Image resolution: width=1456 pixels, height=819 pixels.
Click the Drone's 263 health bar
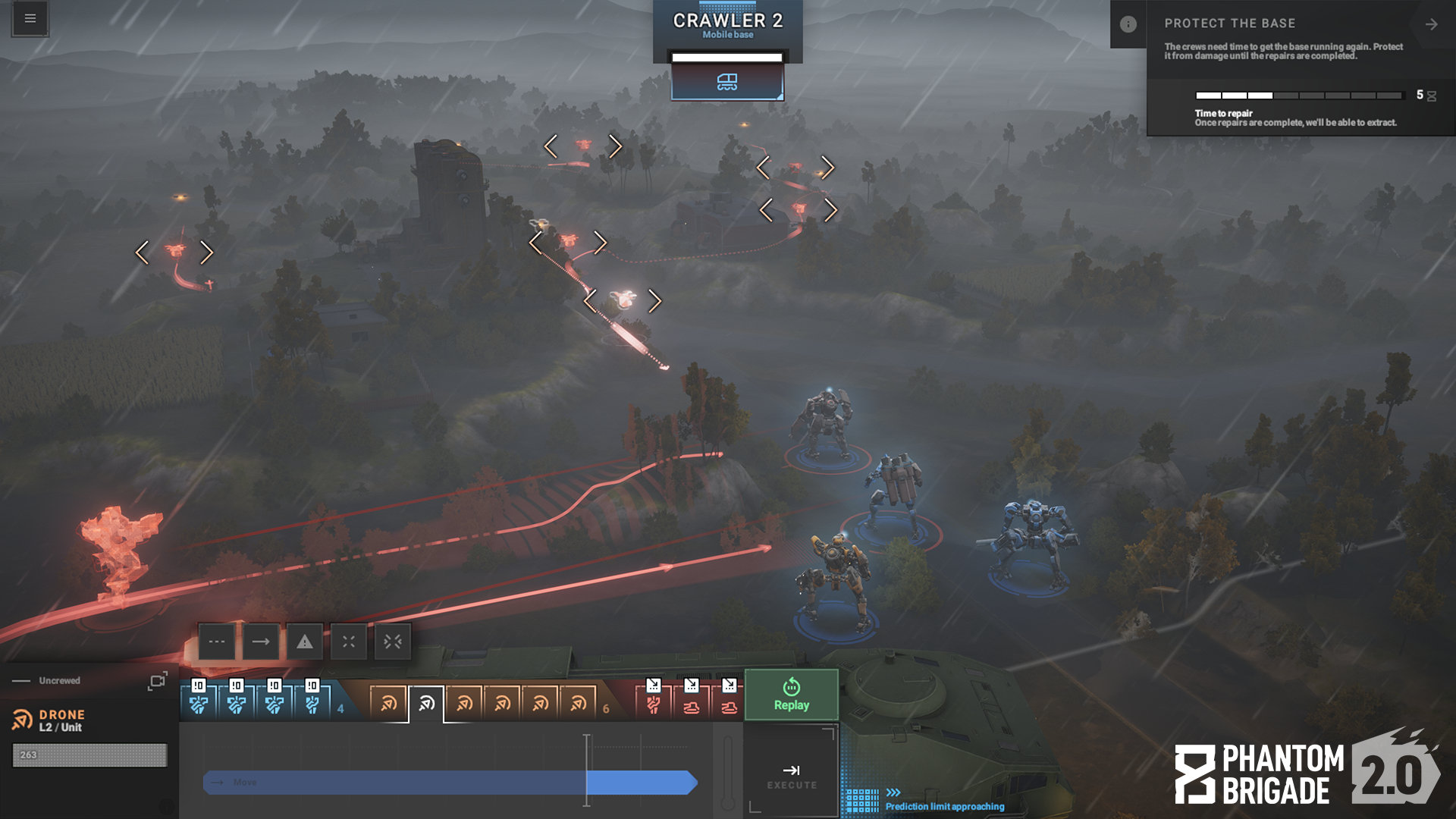tap(89, 755)
